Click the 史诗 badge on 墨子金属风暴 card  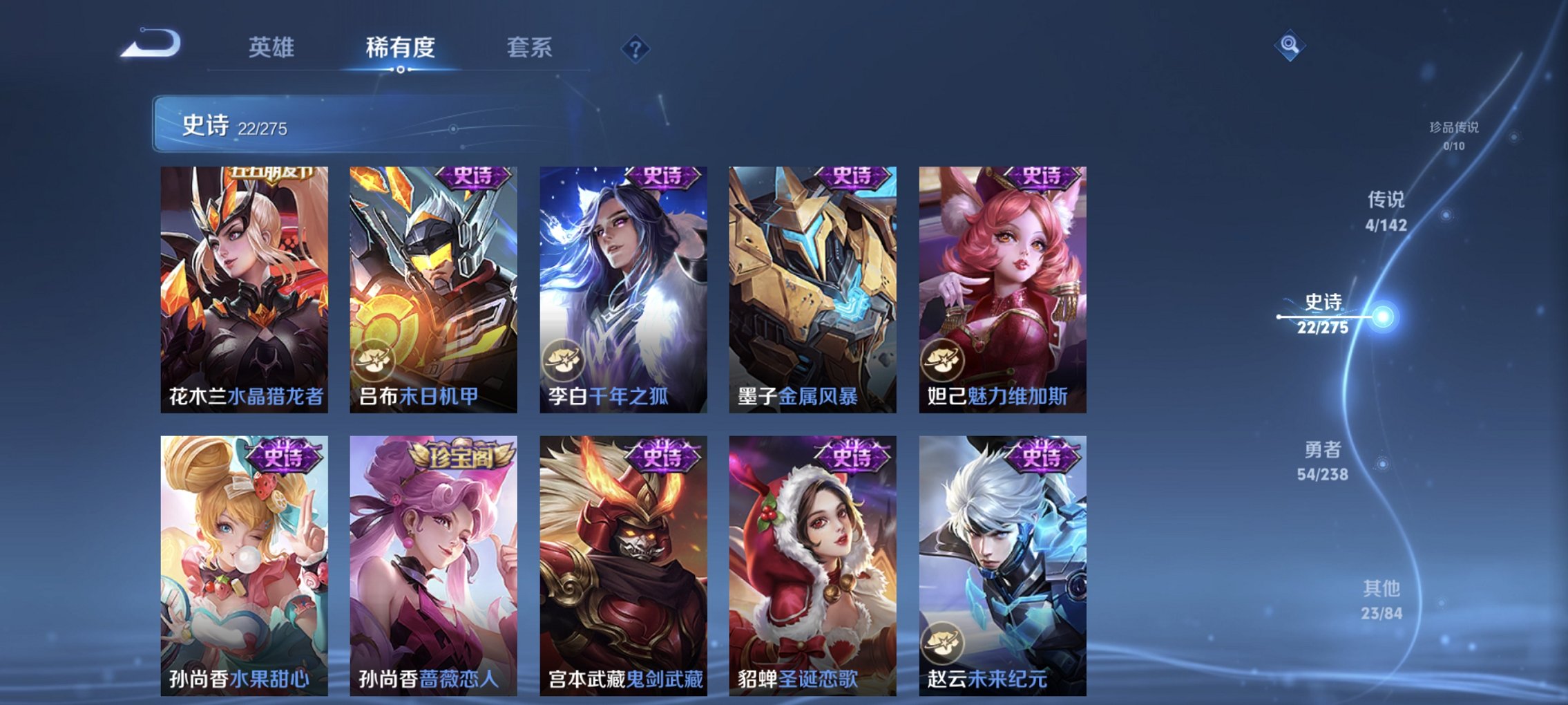(851, 178)
